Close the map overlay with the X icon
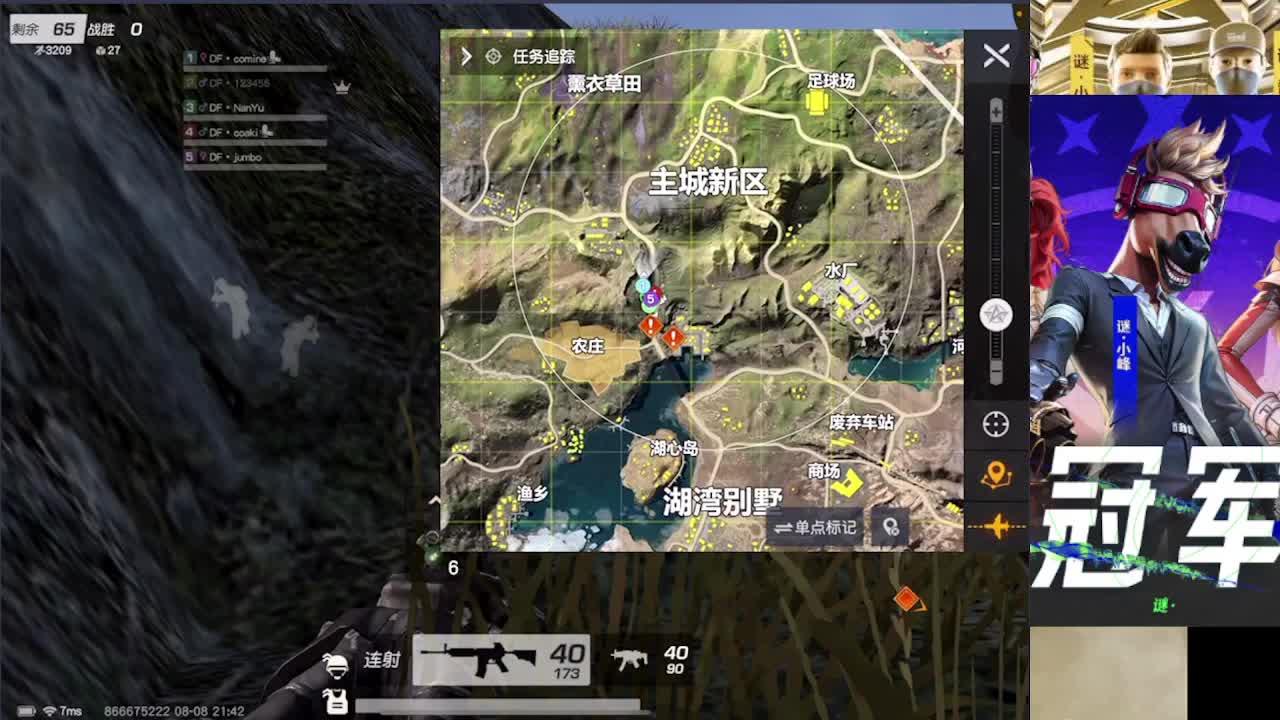Viewport: 1280px width, 720px height. pos(994,57)
